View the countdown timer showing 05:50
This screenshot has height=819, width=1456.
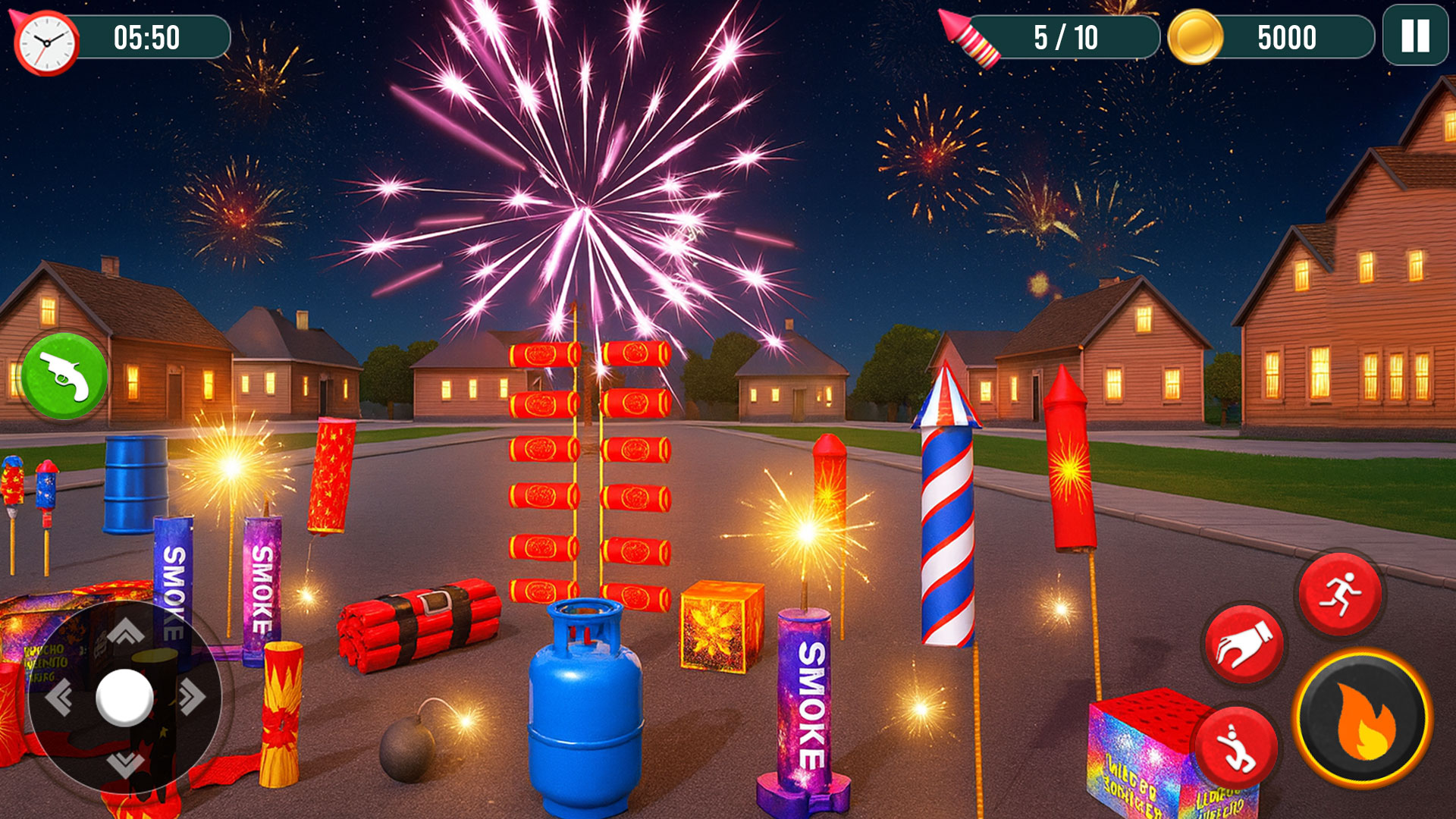[x=146, y=36]
